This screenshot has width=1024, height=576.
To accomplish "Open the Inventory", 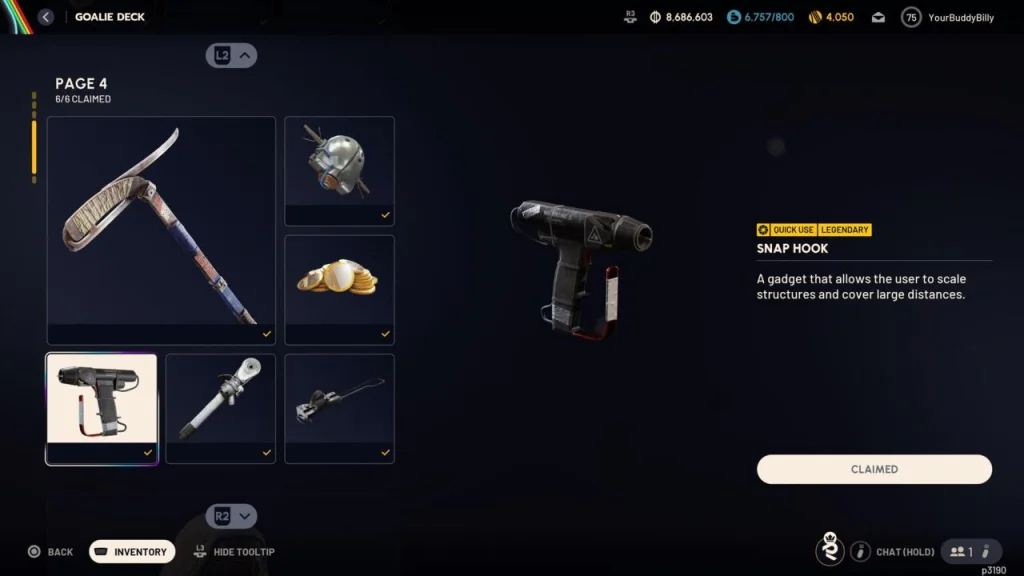I will [x=132, y=552].
